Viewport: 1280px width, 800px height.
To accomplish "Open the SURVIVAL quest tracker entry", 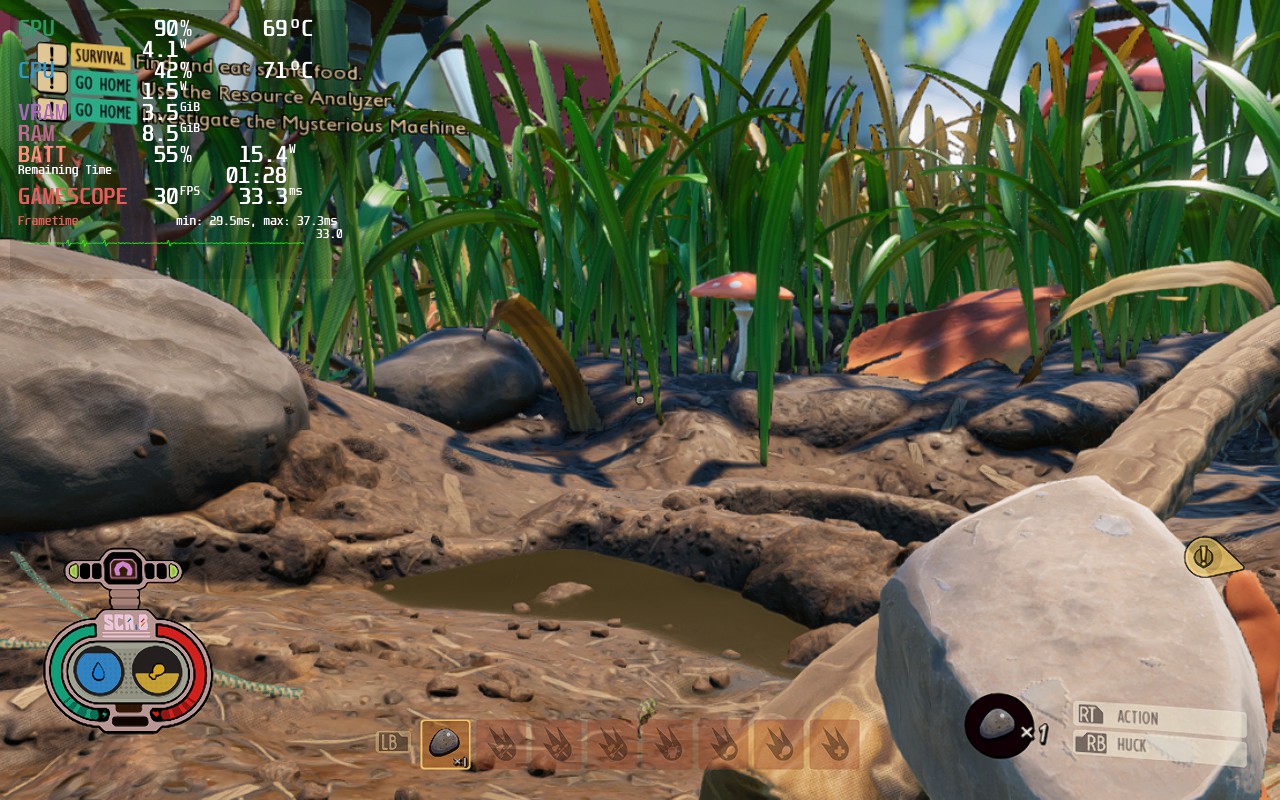I will coord(99,56).
